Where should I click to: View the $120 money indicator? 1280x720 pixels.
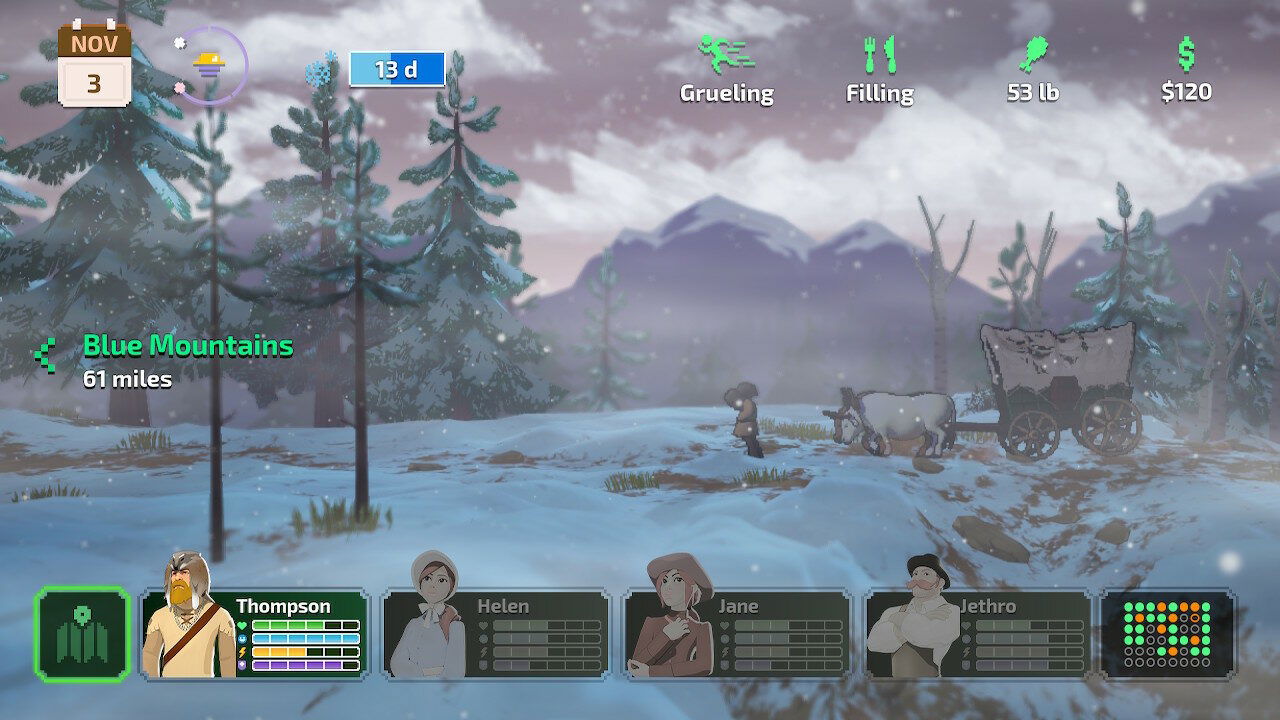coord(1186,70)
